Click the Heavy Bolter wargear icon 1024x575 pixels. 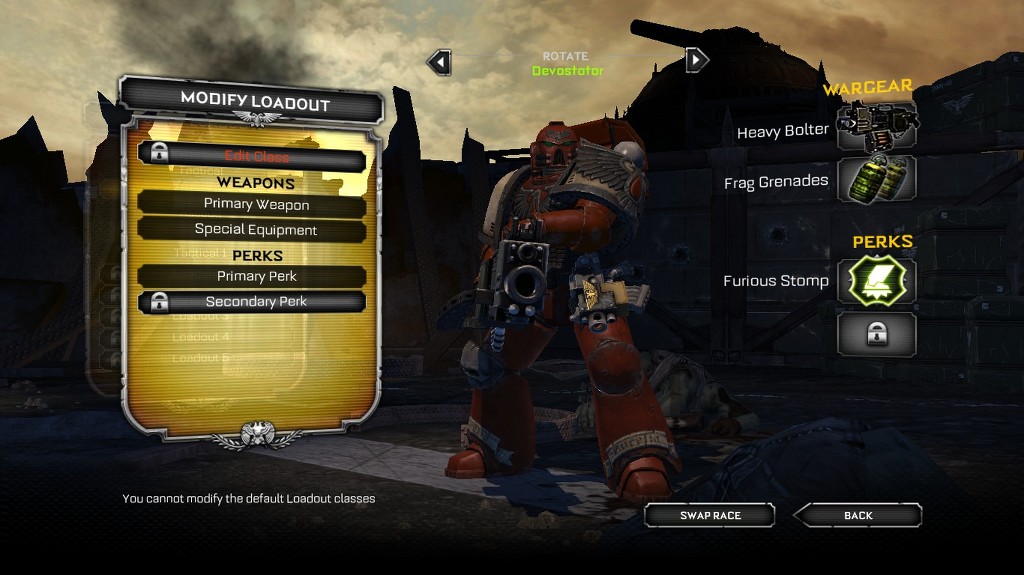tap(876, 127)
